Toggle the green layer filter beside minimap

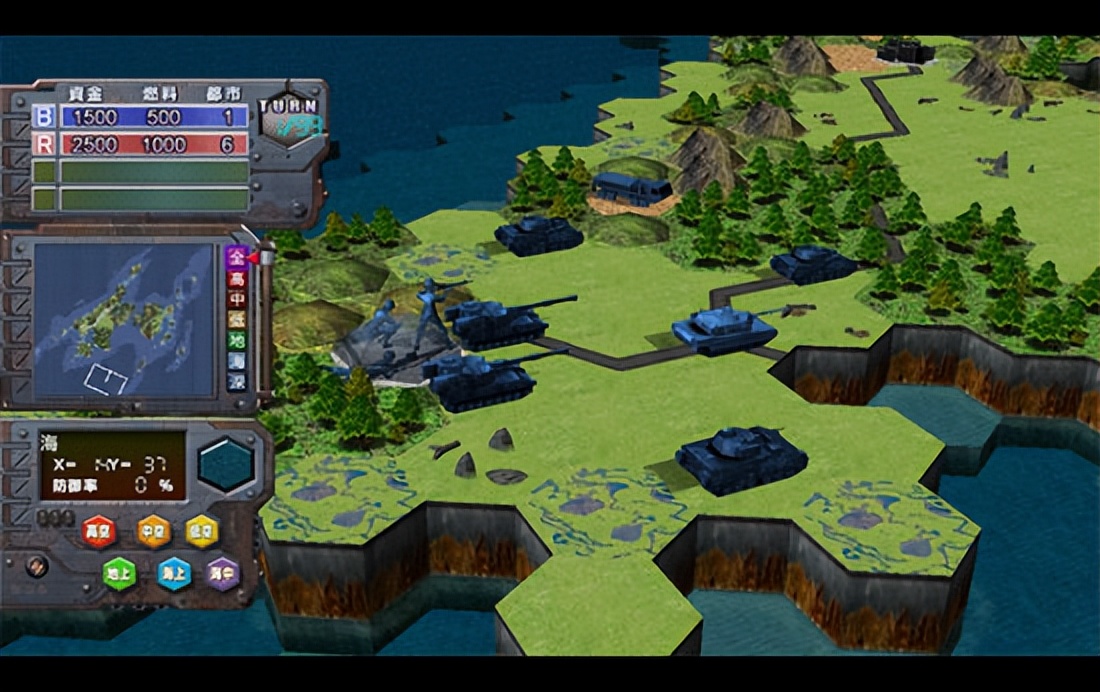pos(237,340)
